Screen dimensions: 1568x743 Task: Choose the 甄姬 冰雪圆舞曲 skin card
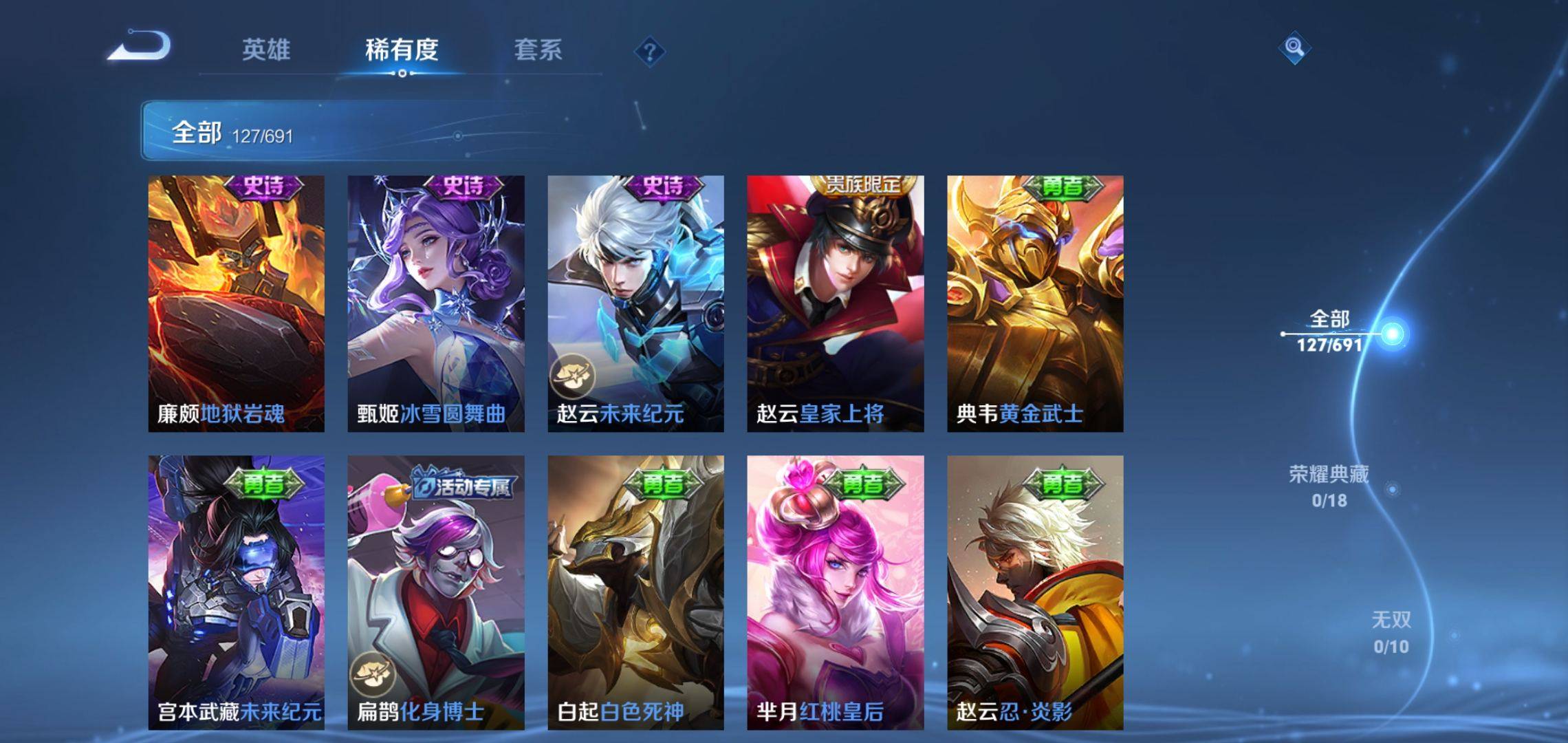click(x=436, y=303)
